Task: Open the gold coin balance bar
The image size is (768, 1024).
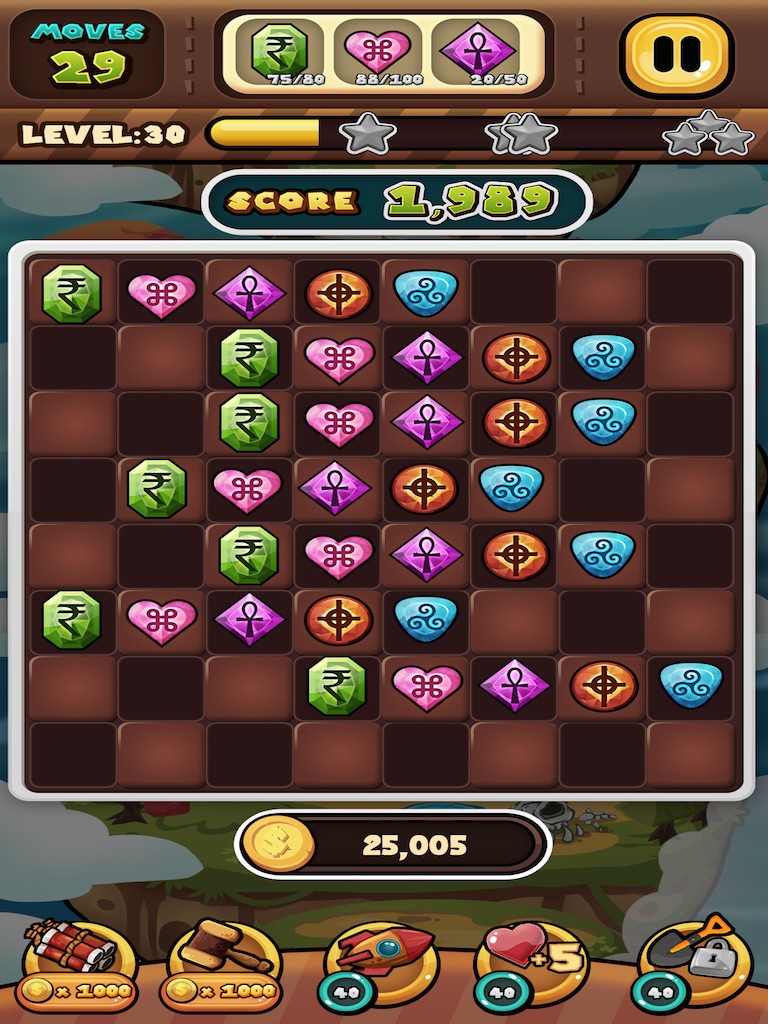Action: pyautogui.click(x=394, y=845)
